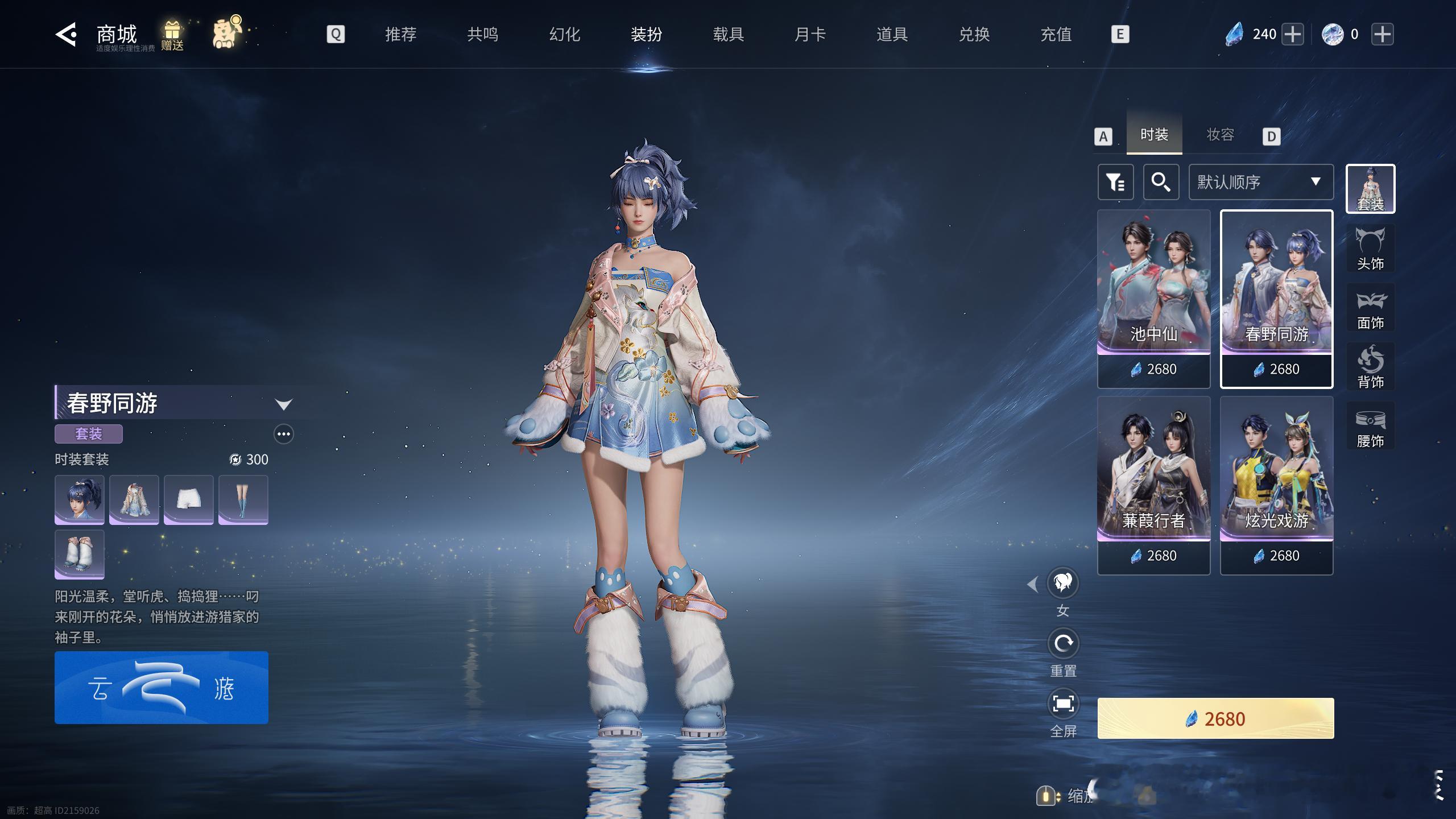
Task: Expand the 默认顺序 sort dropdown
Action: point(1260,182)
